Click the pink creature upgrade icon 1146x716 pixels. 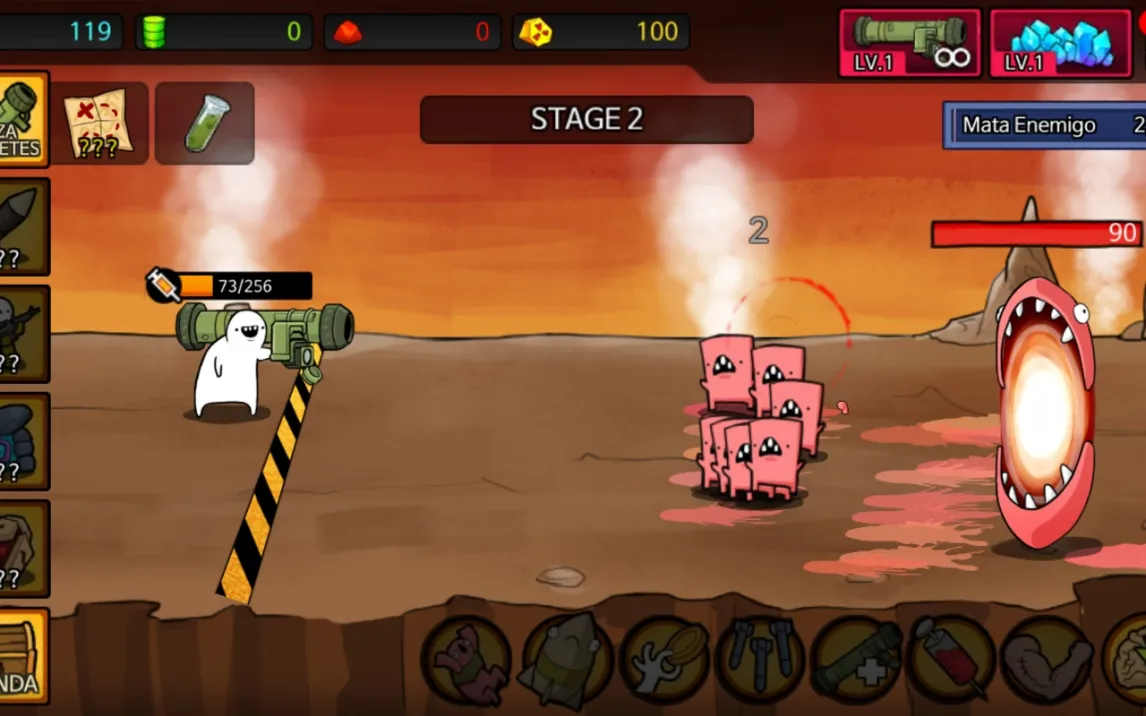tap(466, 660)
